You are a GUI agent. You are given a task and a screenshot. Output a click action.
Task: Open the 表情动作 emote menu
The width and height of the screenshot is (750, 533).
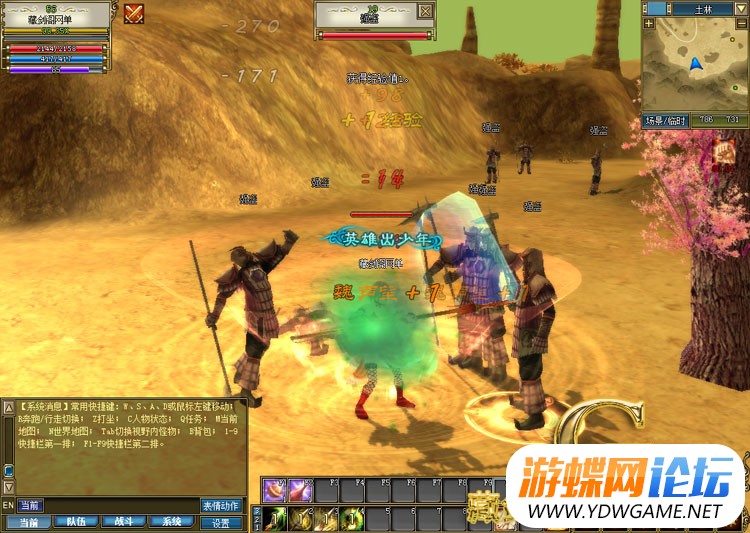coord(222,506)
